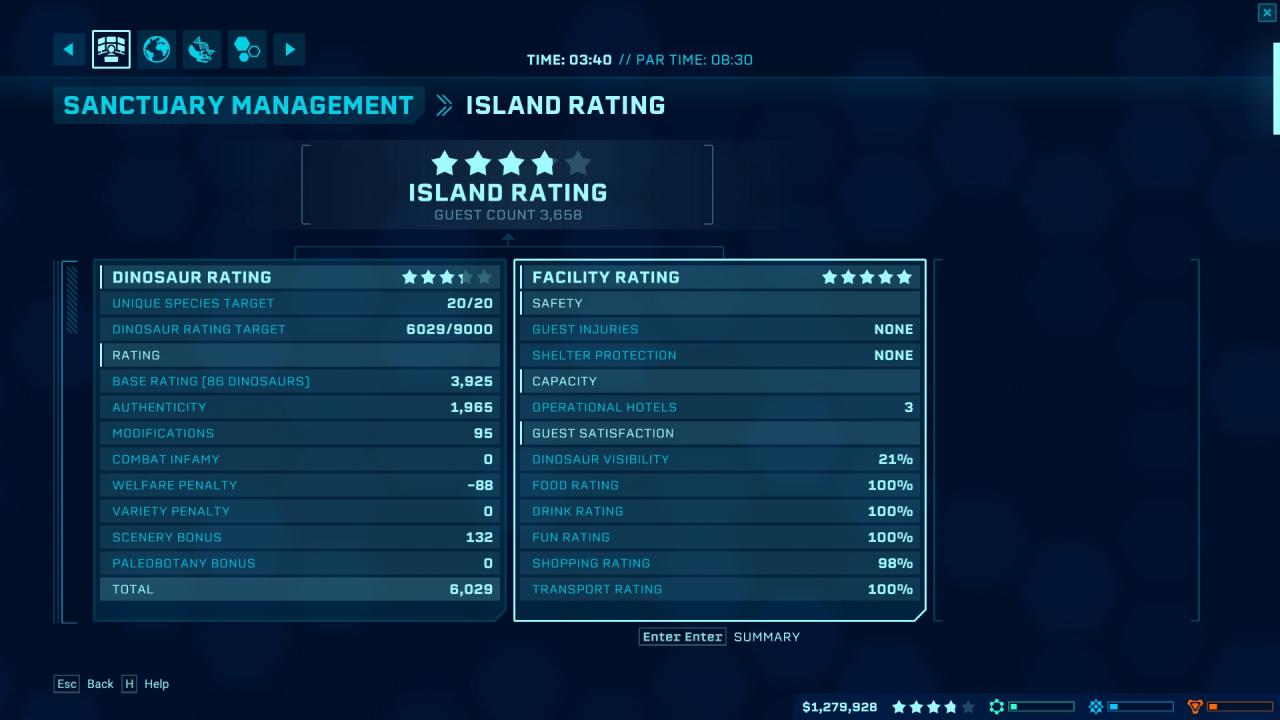The height and width of the screenshot is (720, 1280).
Task: Open the dinosaur DNA genome tab
Action: (202, 49)
